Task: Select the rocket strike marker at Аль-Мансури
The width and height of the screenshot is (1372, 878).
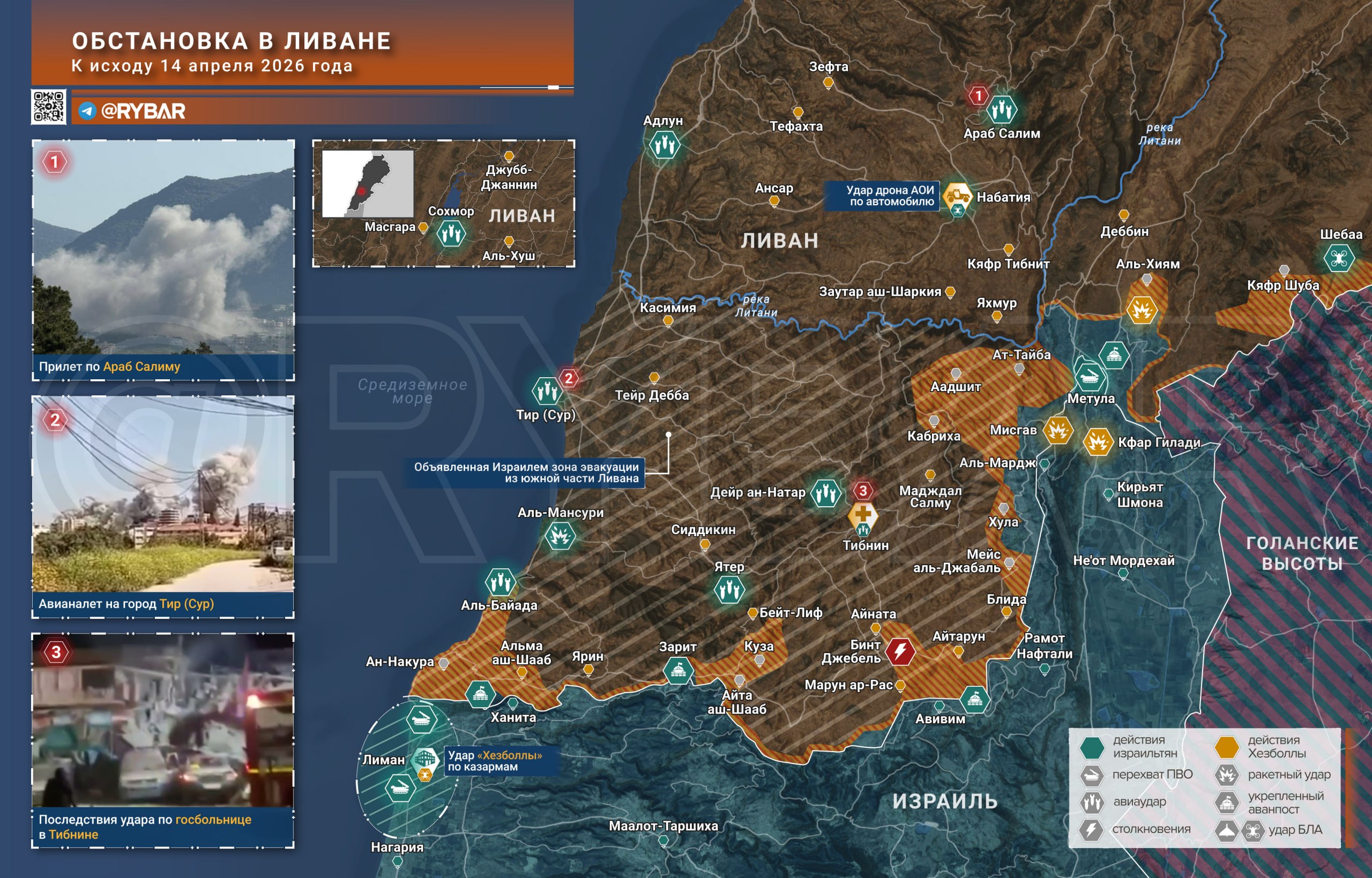Action: (x=560, y=536)
